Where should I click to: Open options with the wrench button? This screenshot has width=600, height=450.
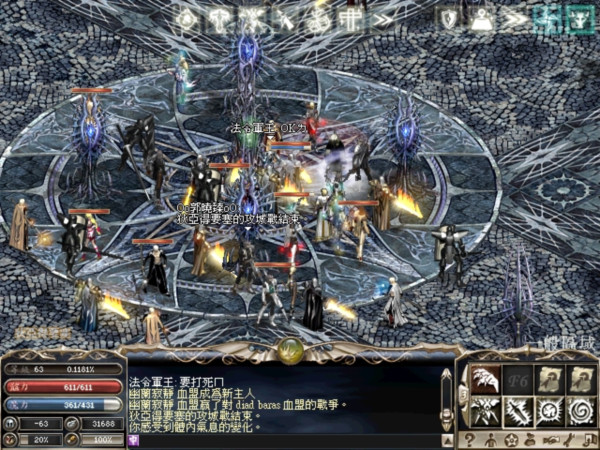point(567,439)
